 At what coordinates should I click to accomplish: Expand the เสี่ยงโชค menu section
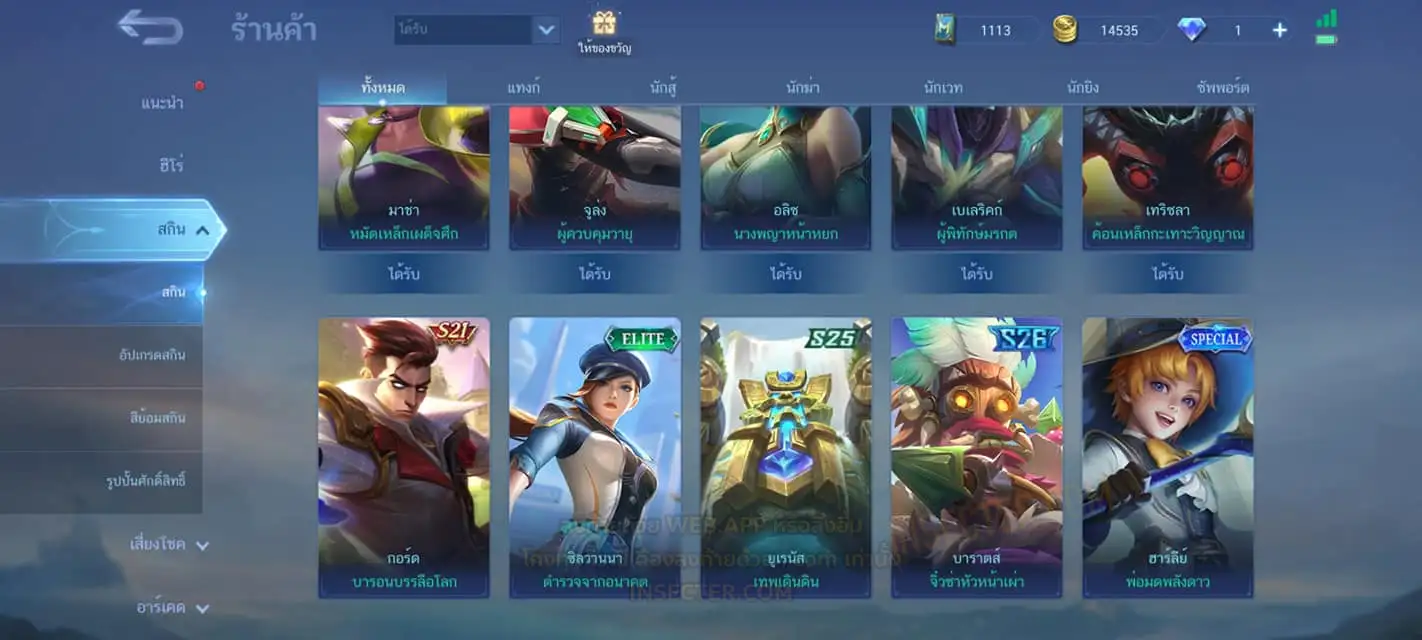point(170,545)
